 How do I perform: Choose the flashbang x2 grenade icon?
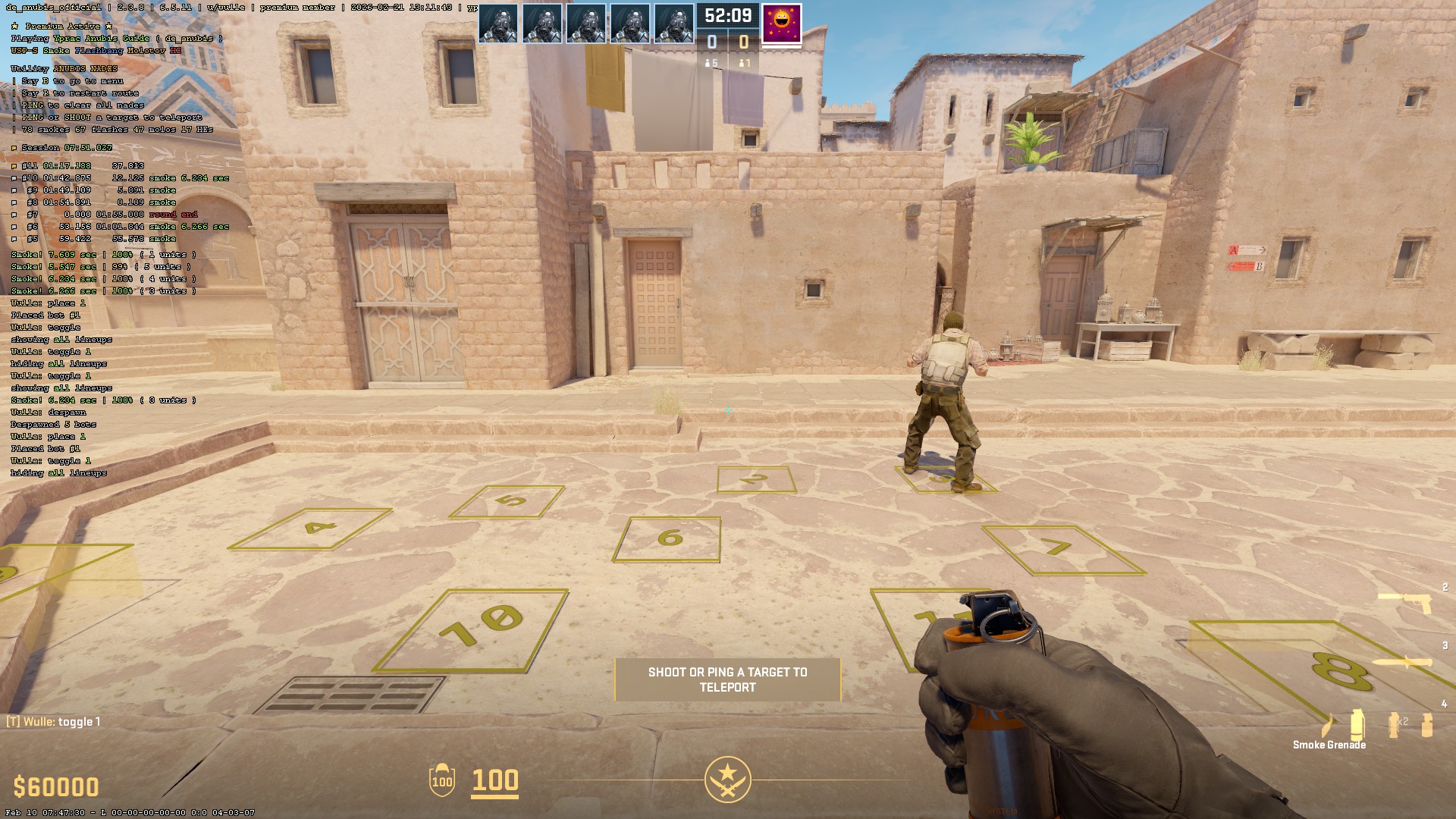click(1395, 724)
